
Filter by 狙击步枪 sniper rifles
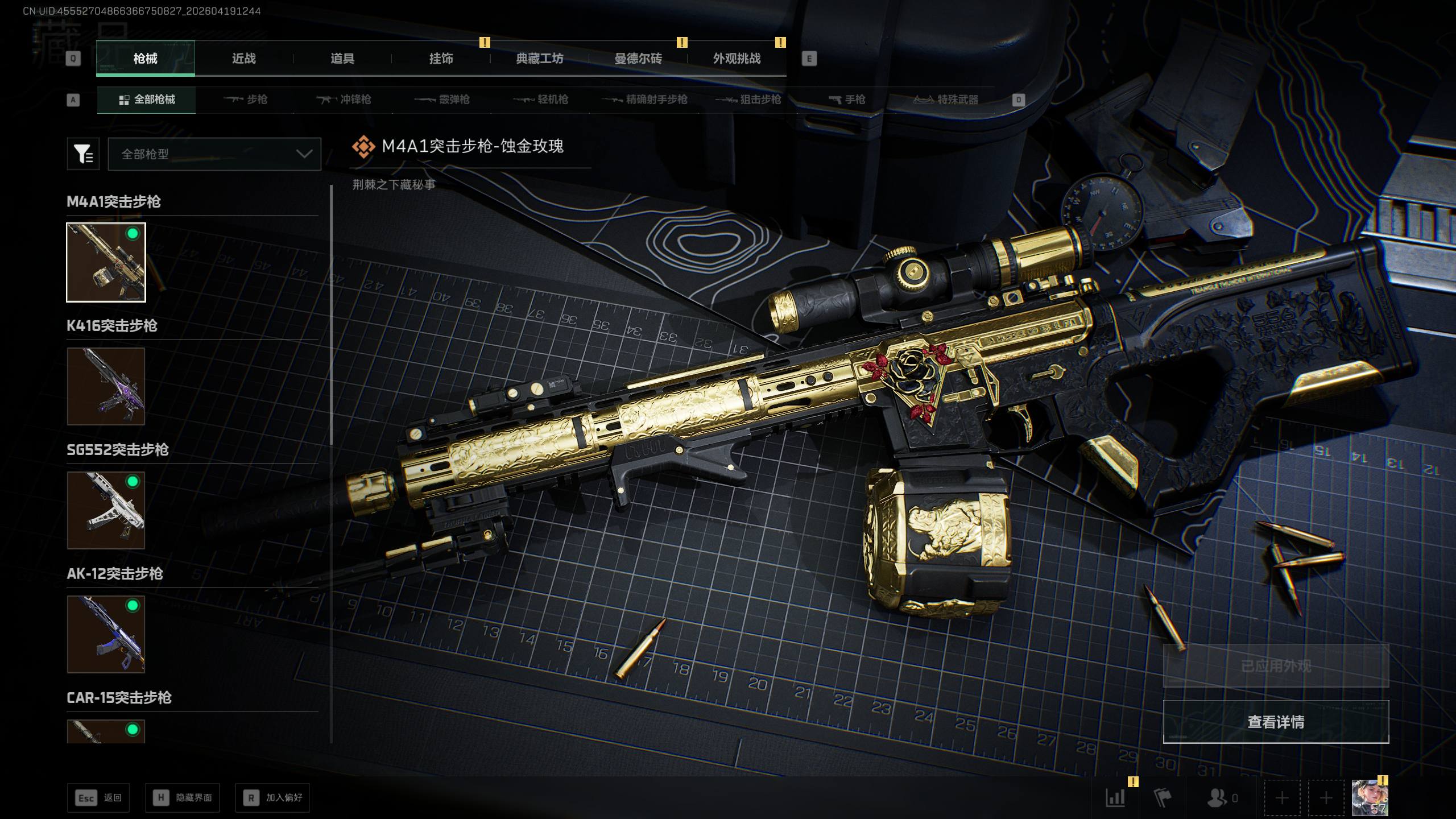point(748,100)
